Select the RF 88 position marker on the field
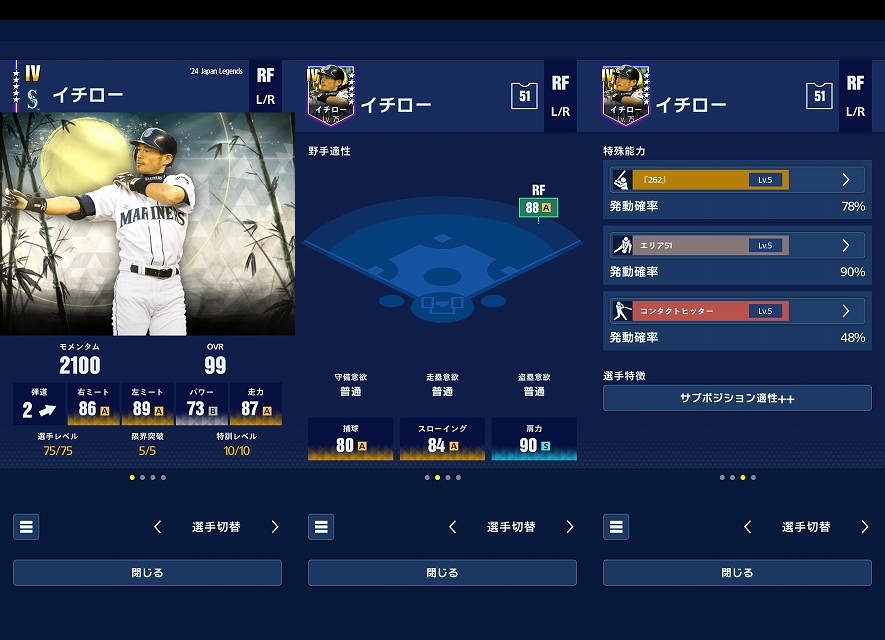The height and width of the screenshot is (640, 885). [x=538, y=207]
